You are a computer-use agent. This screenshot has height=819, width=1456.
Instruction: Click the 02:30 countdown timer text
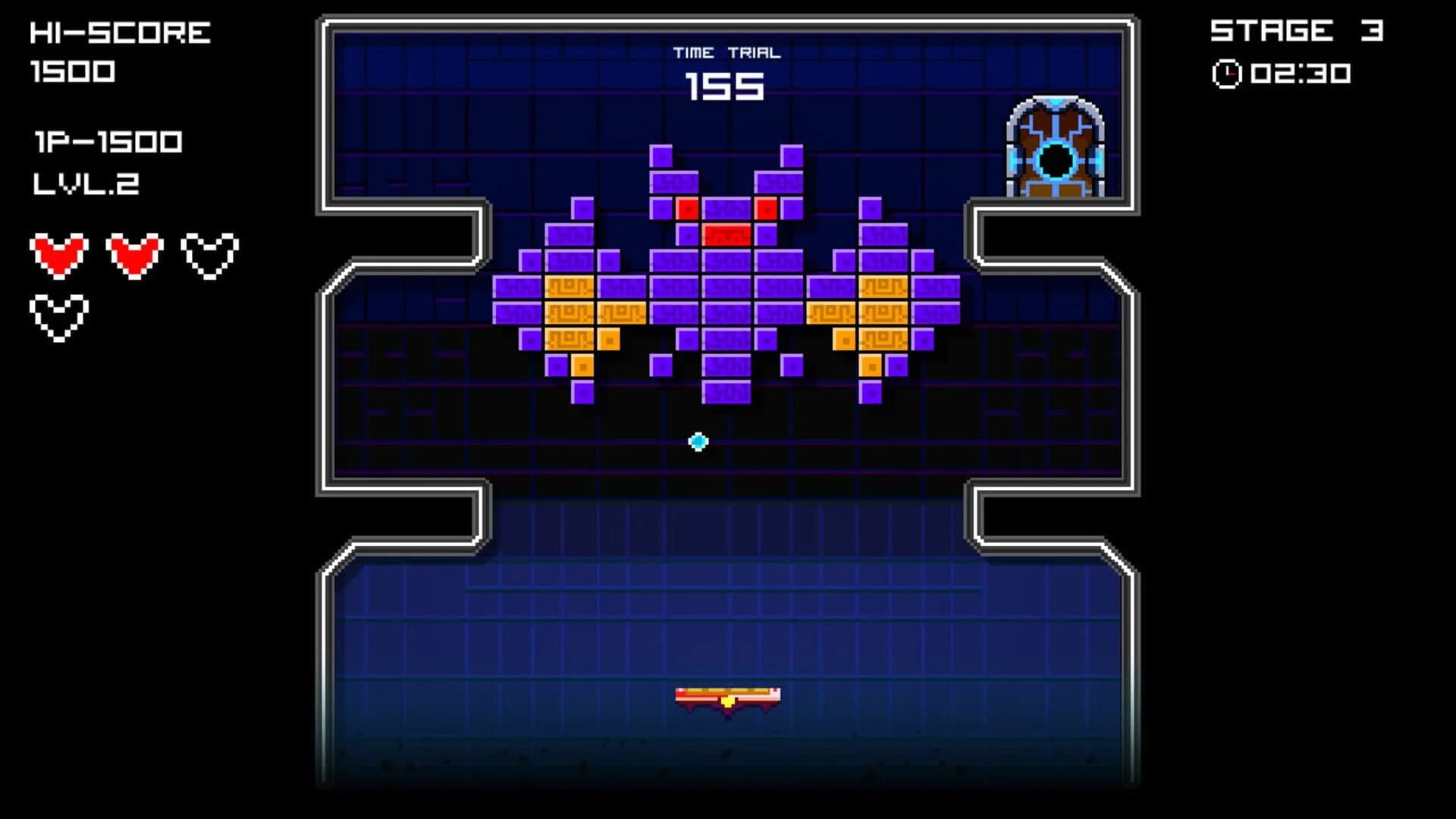1302,72
